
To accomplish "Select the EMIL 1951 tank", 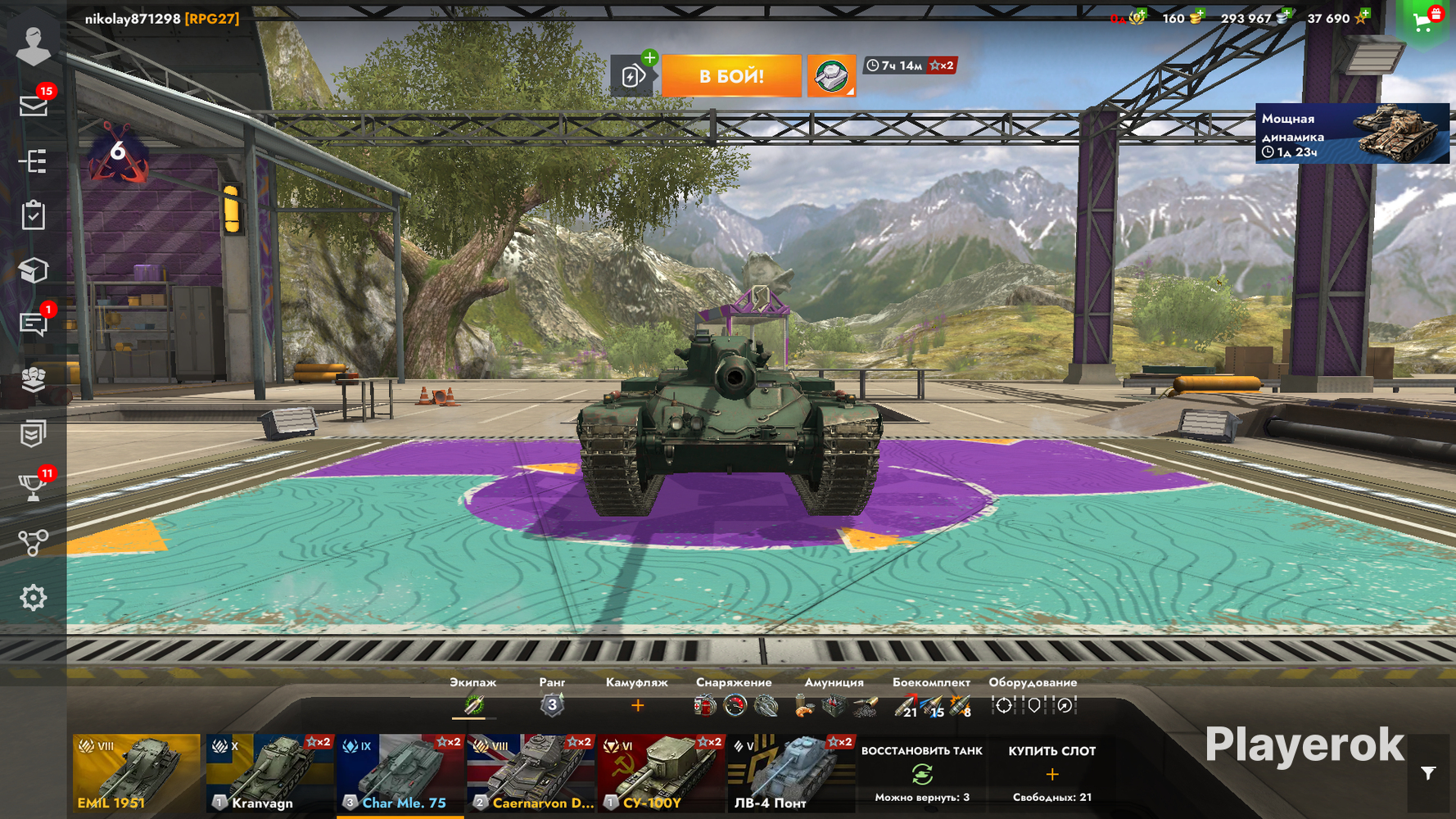I will 136,774.
